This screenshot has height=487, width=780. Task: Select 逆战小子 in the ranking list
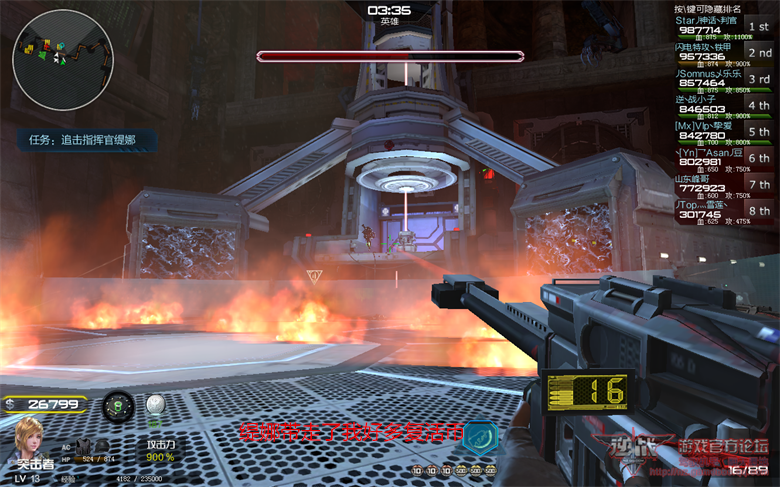pyautogui.click(x=723, y=106)
